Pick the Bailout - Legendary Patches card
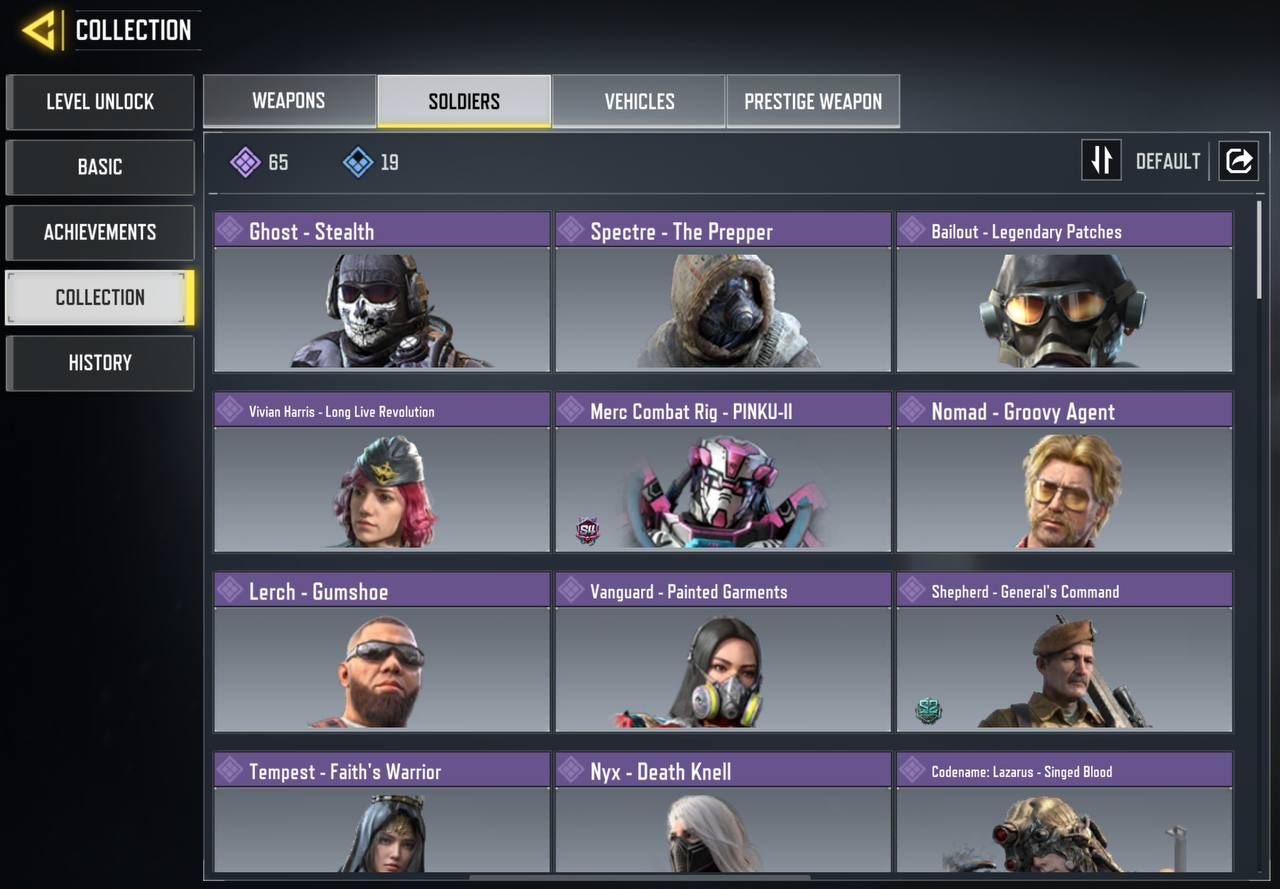The width and height of the screenshot is (1280, 889). click(x=1064, y=292)
